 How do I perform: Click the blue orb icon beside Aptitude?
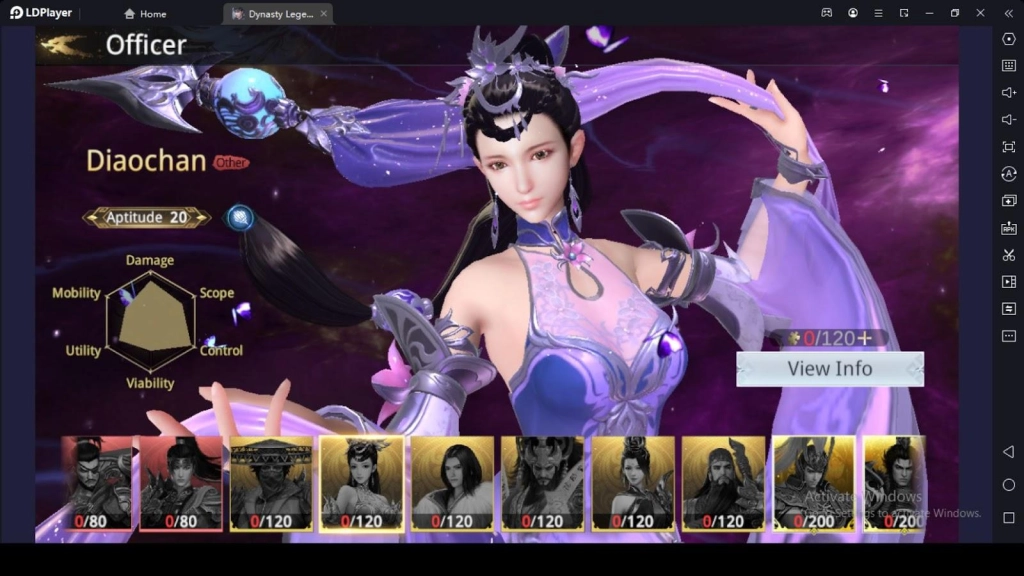[239, 217]
